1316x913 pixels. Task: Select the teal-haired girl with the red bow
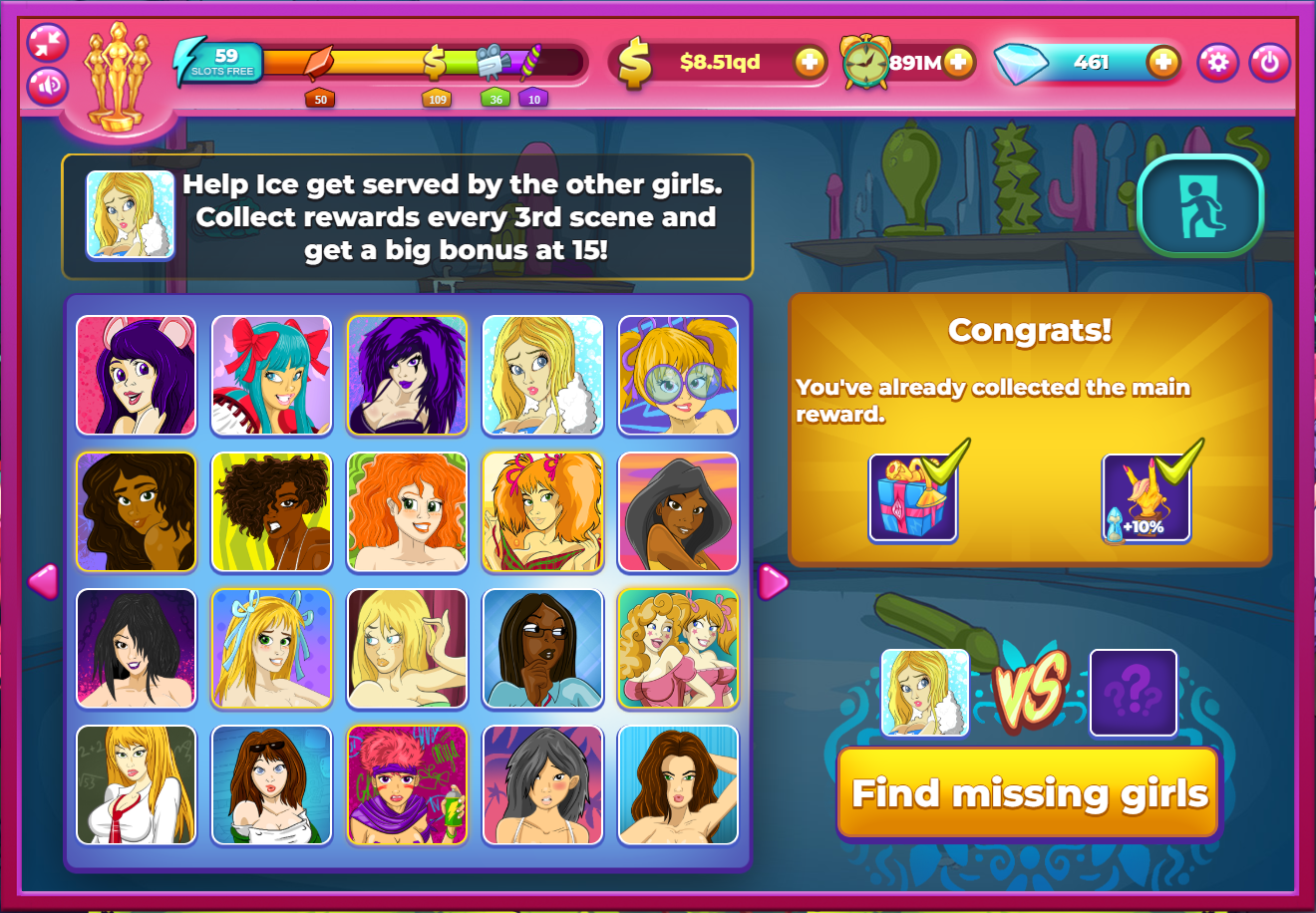(271, 376)
